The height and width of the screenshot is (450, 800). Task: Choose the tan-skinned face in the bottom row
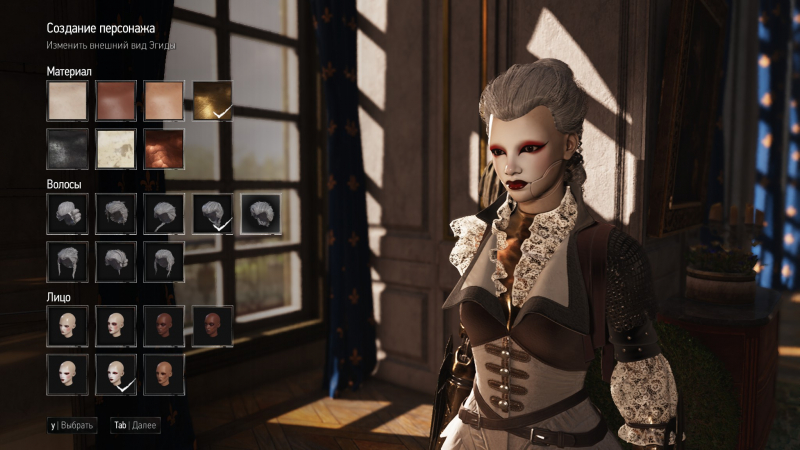point(163,374)
